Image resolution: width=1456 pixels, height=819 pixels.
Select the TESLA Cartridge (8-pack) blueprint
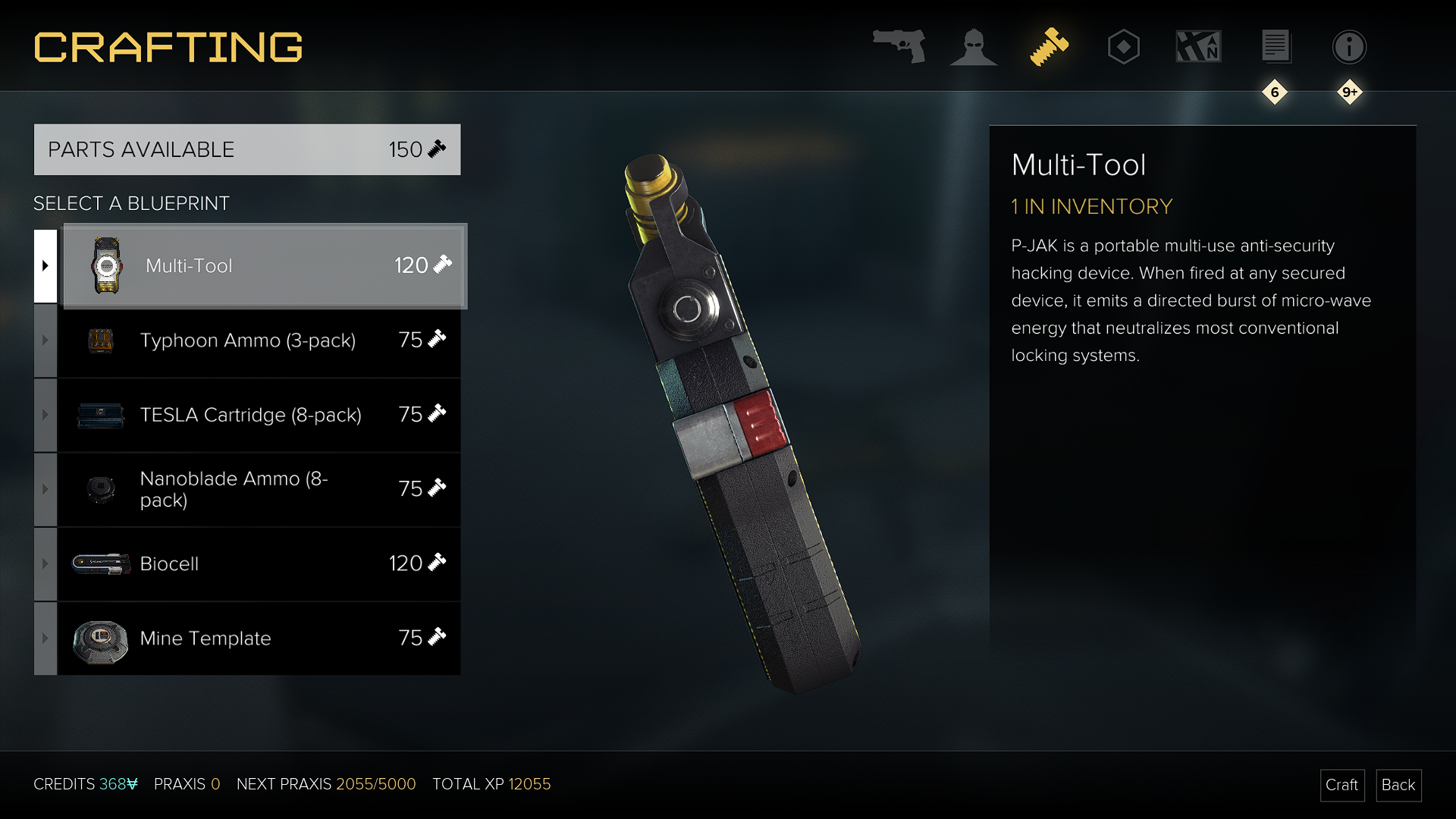[x=258, y=415]
